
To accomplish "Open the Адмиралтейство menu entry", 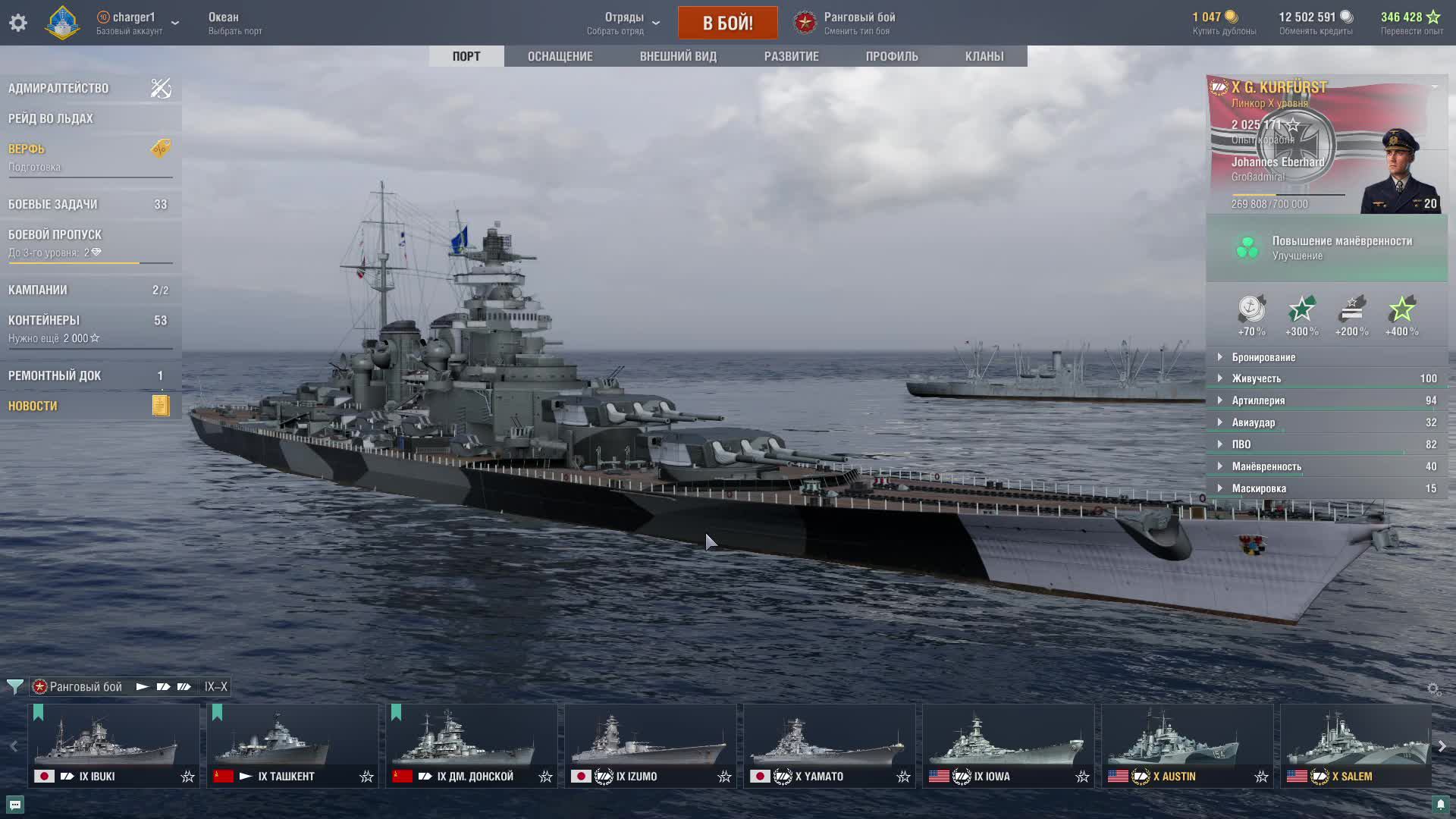I will [58, 88].
